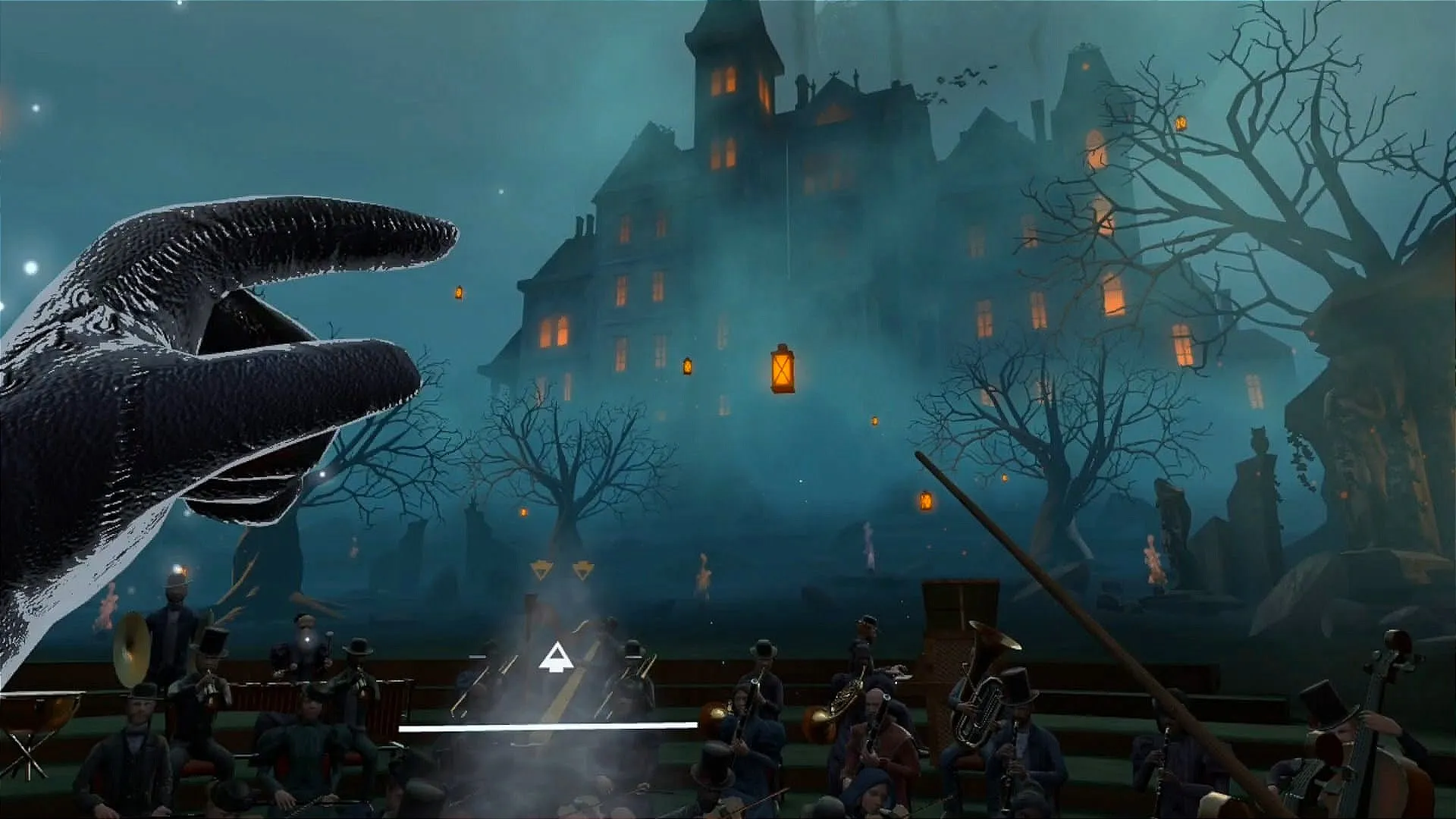
Task: Click the glowing lantern hanging above the orchestra
Action: pos(781,366)
